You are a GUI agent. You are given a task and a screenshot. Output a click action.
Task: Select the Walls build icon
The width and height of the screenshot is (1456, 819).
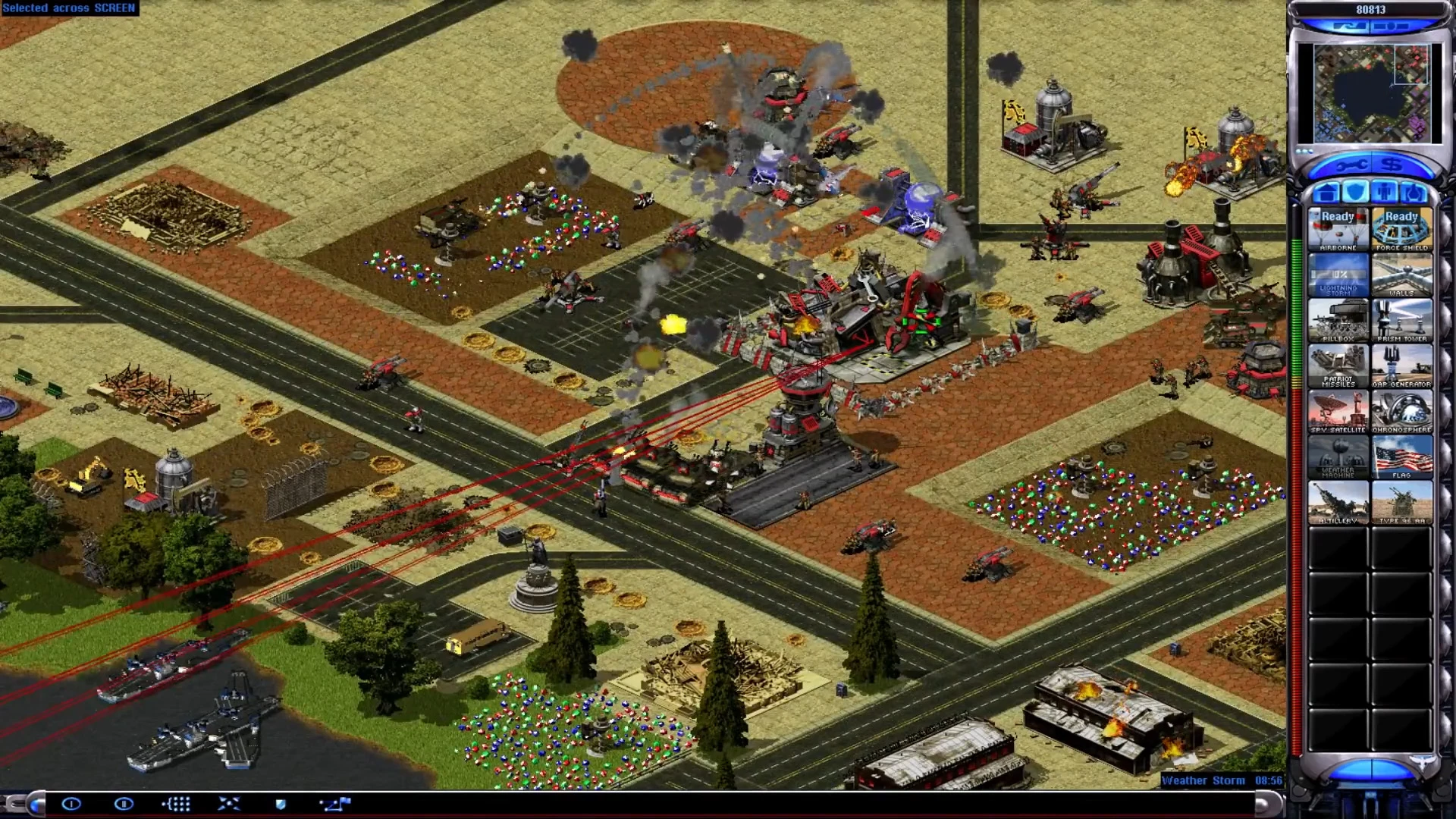pyautogui.click(x=1402, y=277)
